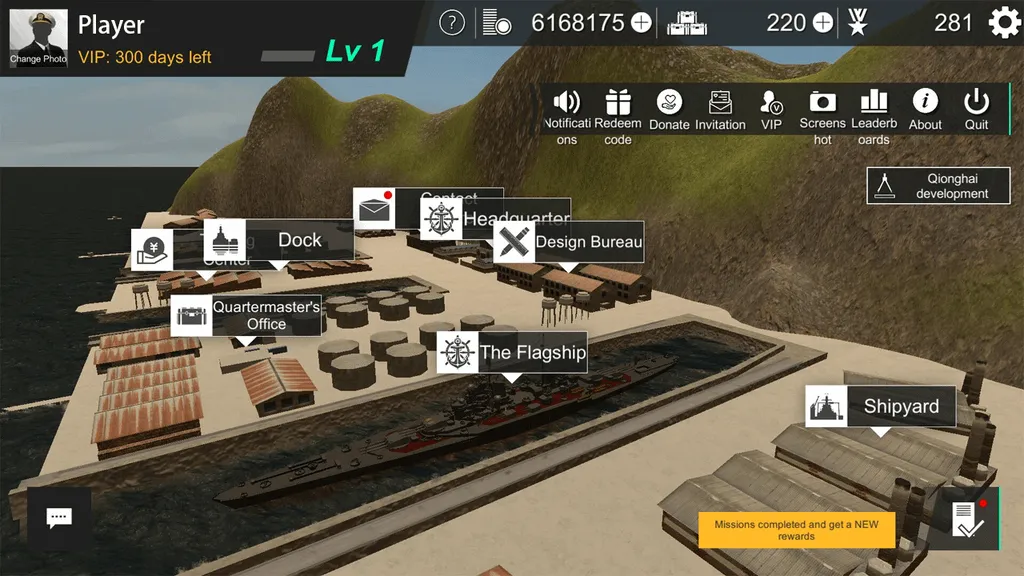Take a Screenshot with camera icon
The height and width of the screenshot is (576, 1024).
822,114
